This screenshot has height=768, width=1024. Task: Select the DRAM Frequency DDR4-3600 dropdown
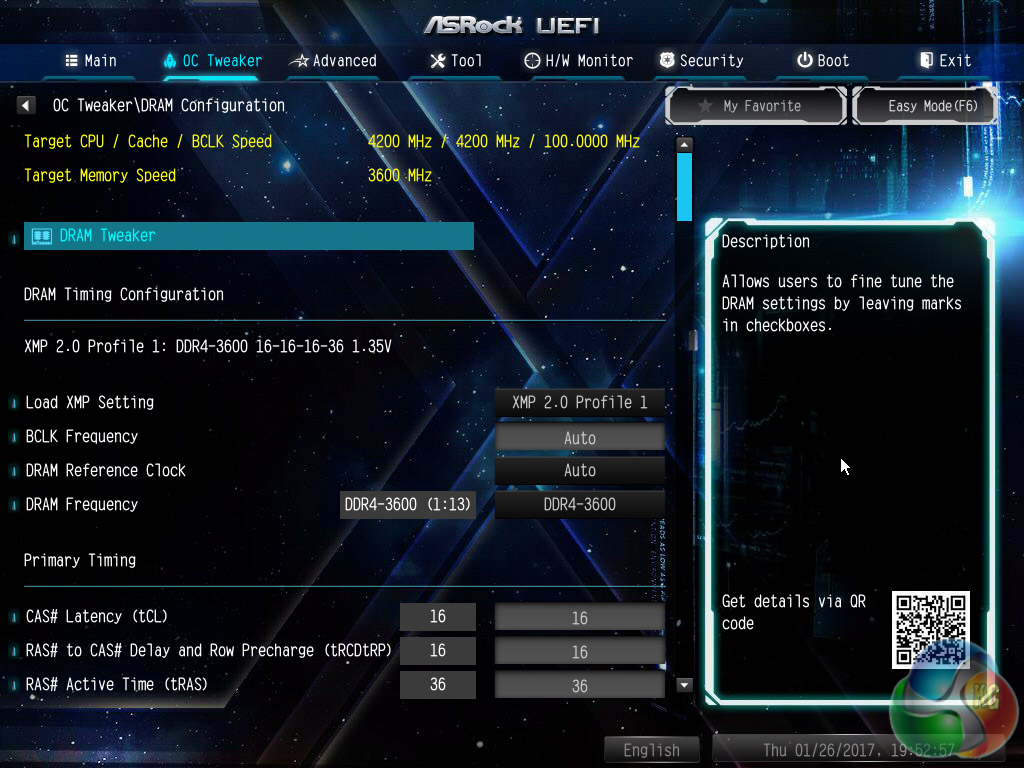(x=580, y=504)
